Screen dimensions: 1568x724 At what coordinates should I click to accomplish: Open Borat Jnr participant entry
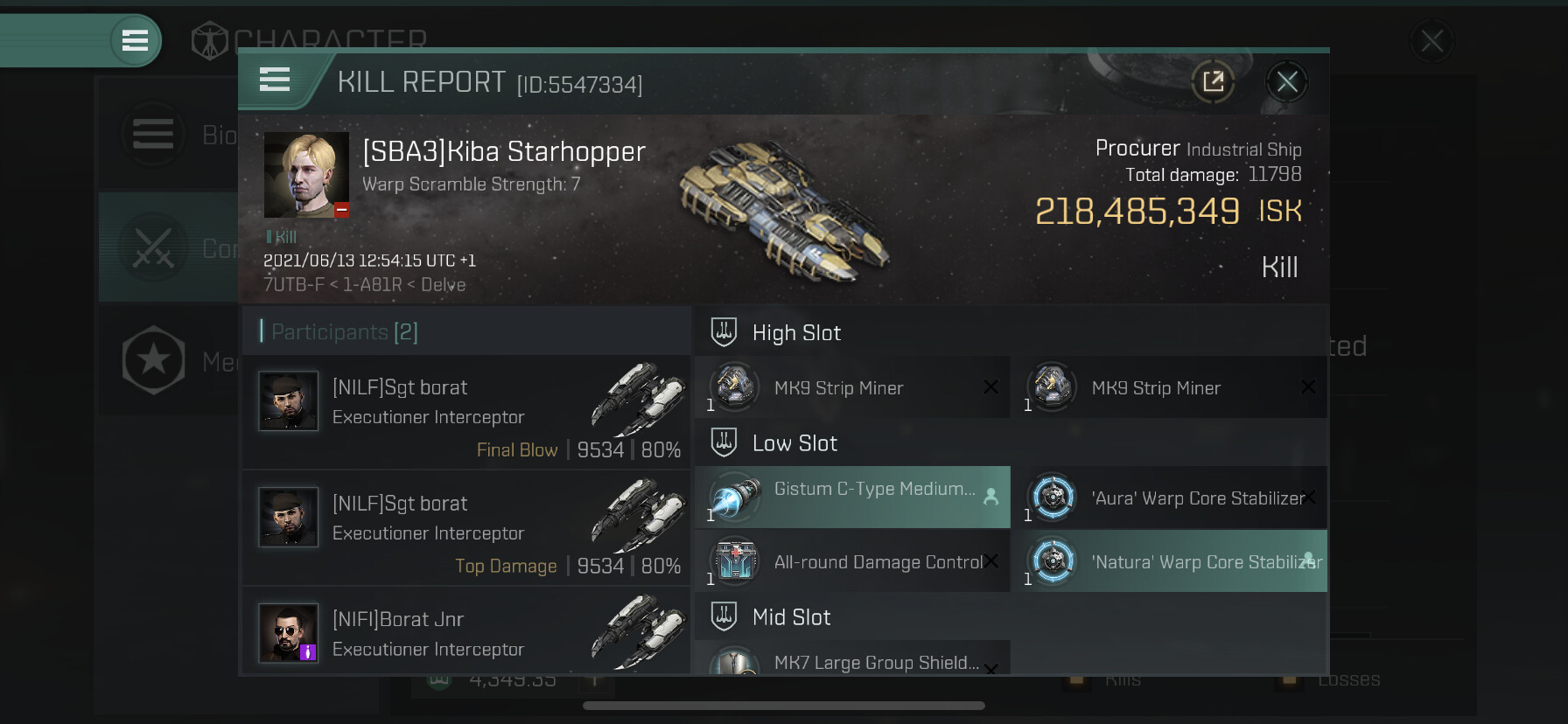(465, 633)
